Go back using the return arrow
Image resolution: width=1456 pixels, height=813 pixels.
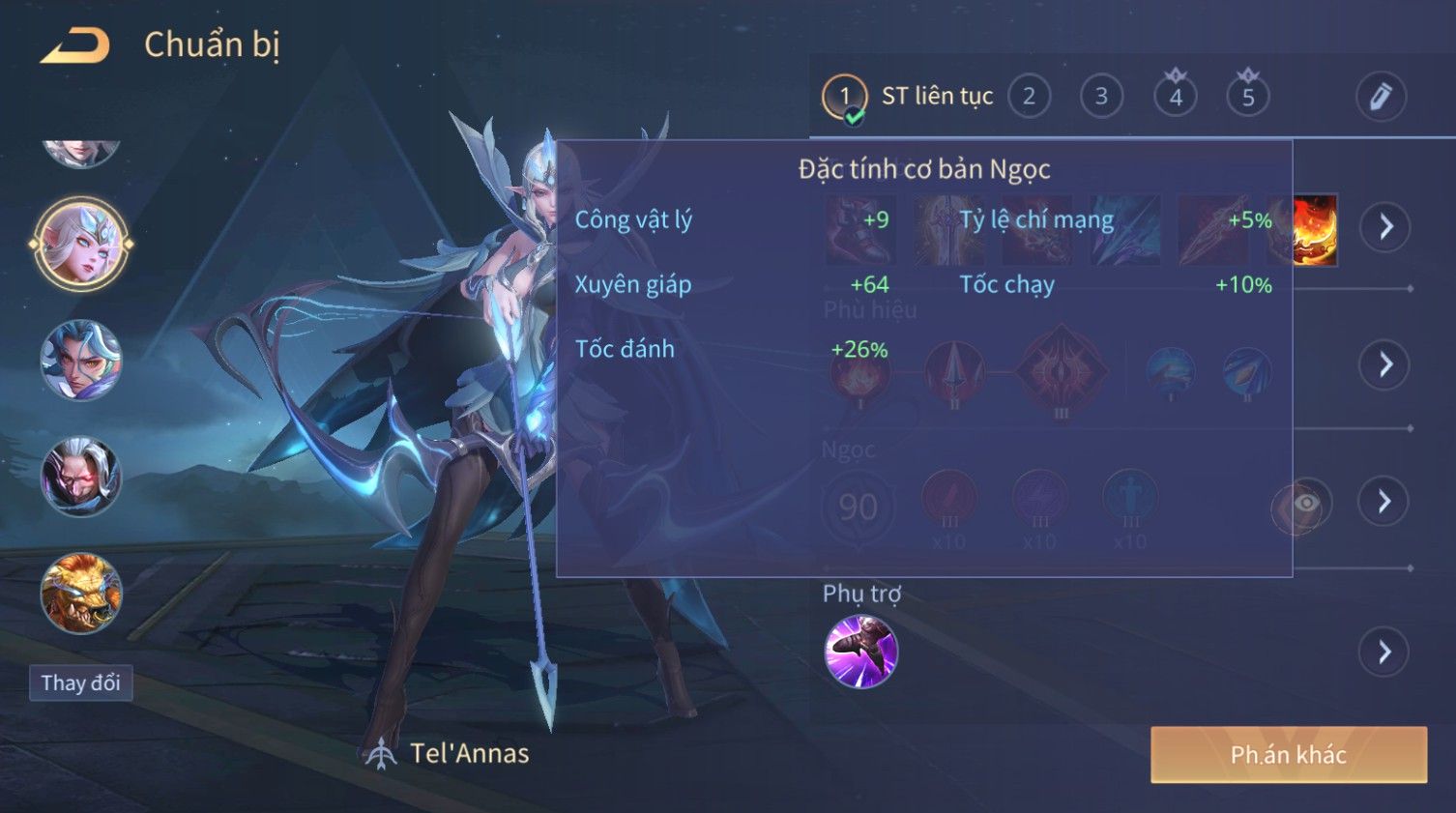(x=75, y=45)
